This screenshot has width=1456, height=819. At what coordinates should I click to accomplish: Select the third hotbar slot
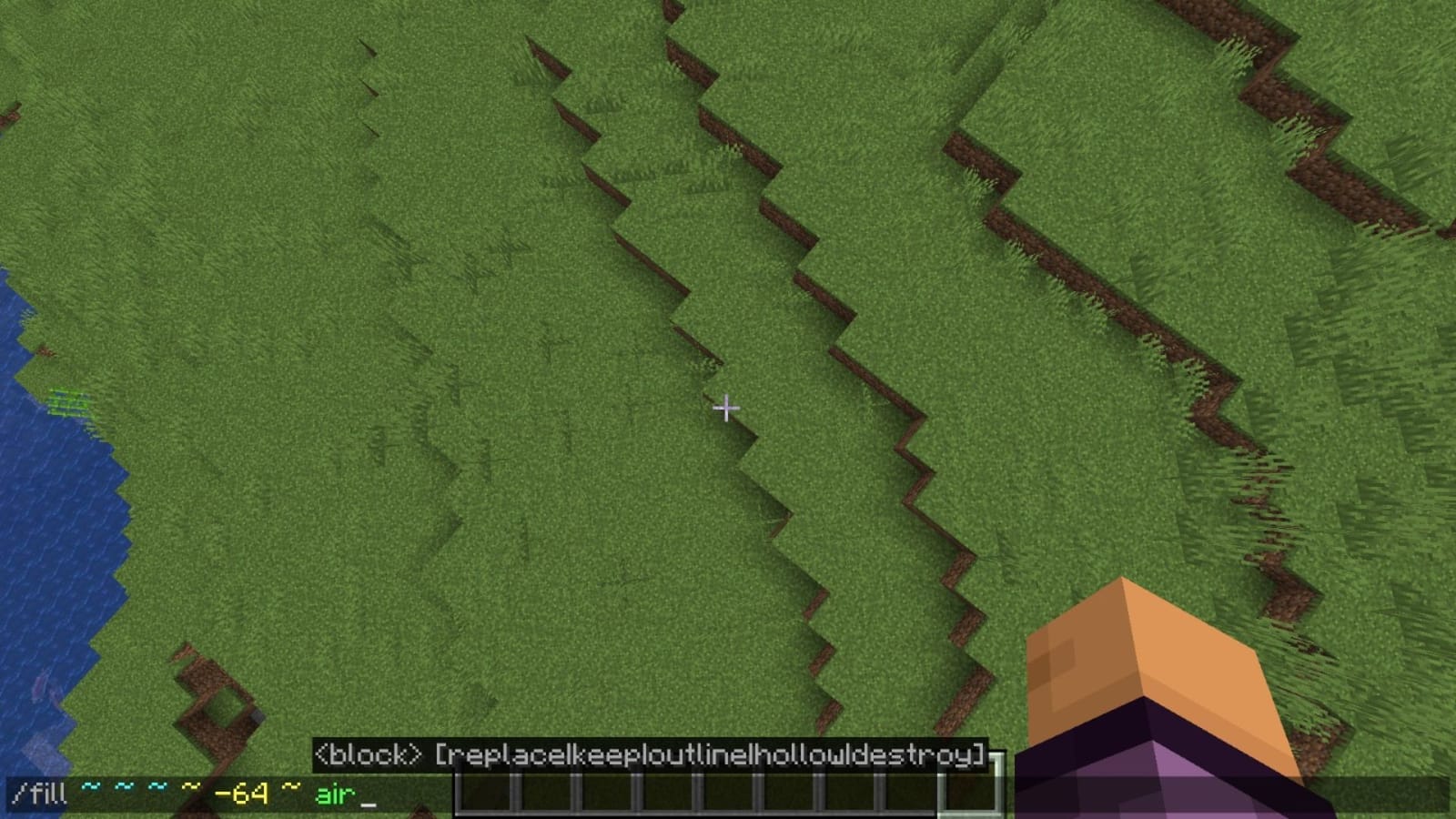[x=604, y=795]
